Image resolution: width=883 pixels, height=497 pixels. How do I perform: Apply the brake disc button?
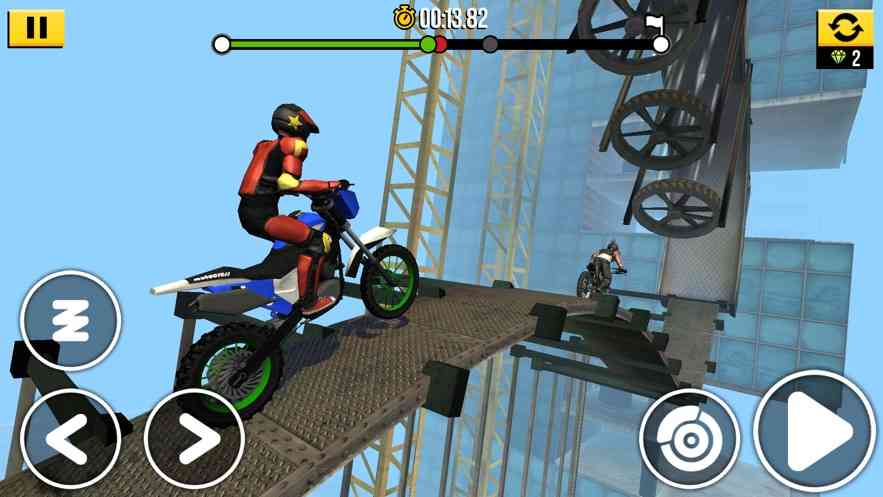(689, 438)
